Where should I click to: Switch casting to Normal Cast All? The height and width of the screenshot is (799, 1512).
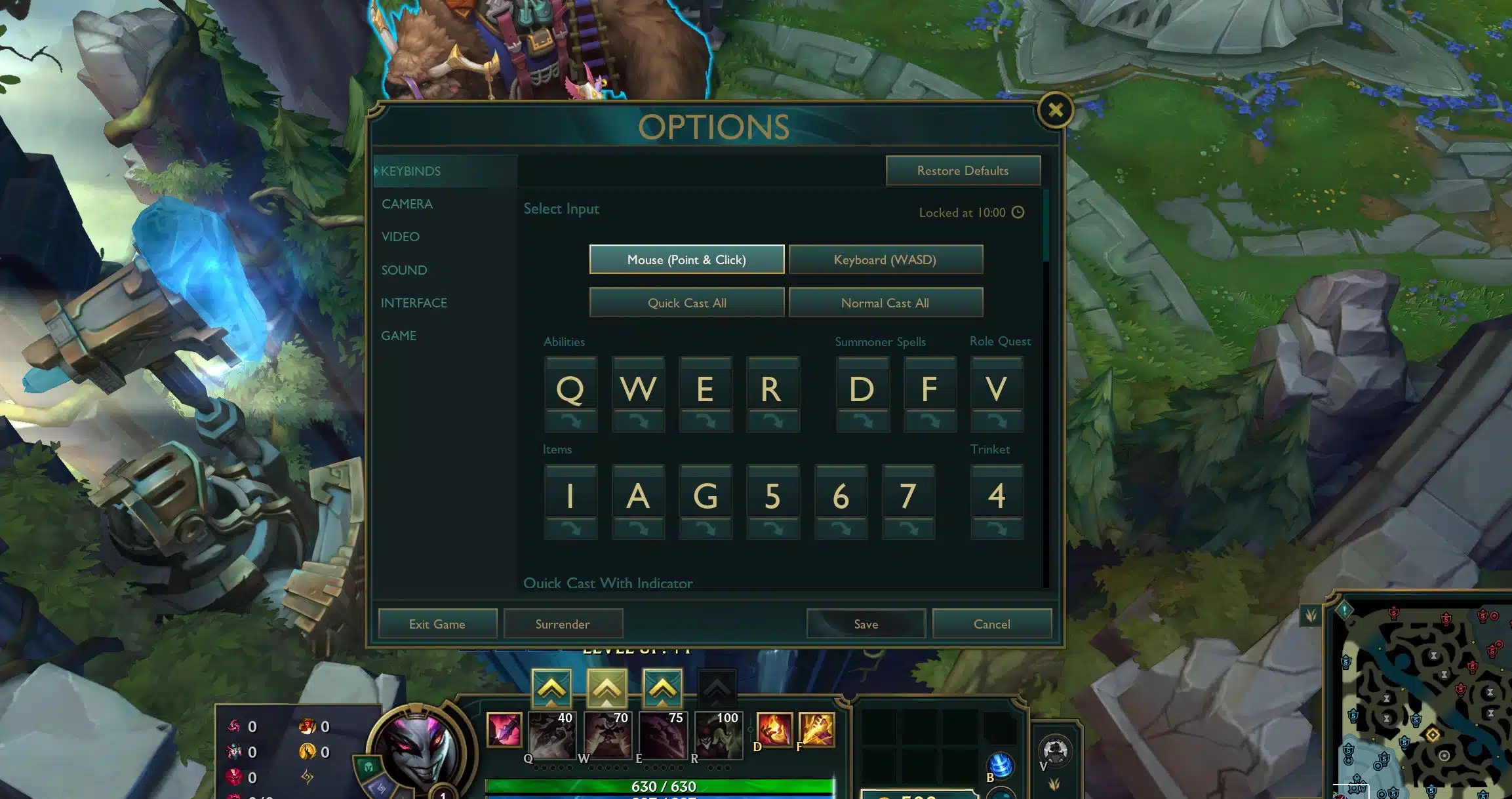point(885,302)
